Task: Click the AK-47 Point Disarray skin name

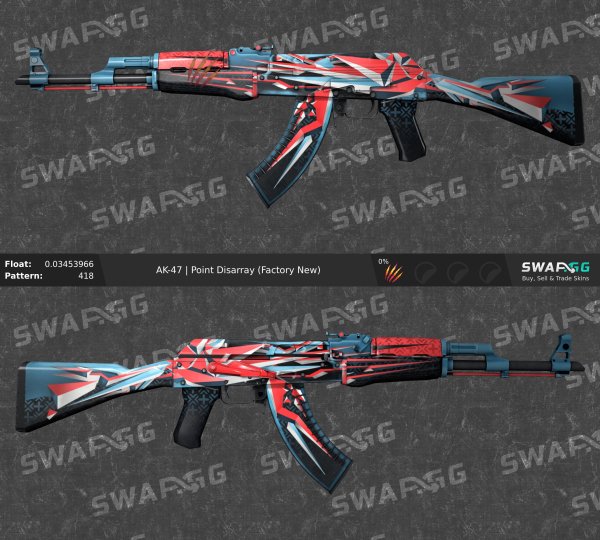Action: 238,270
